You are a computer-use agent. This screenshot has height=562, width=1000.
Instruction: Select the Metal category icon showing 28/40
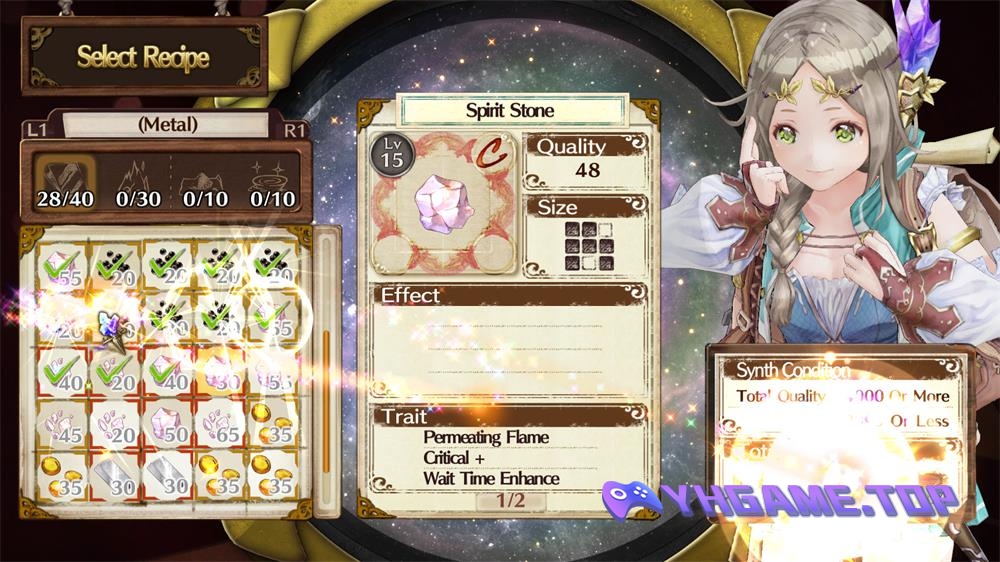65,180
